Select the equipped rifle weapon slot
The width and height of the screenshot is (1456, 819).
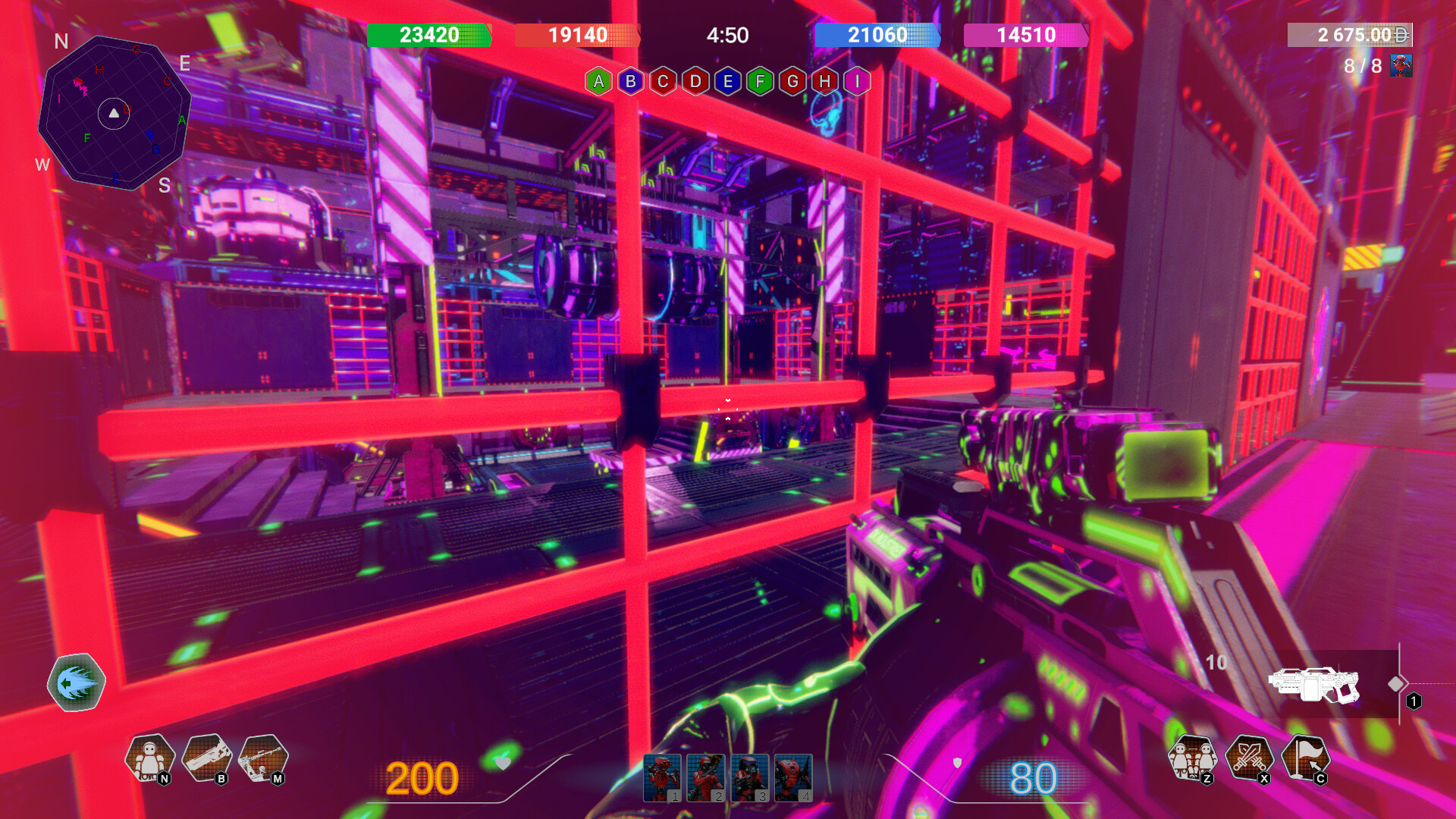tap(1315, 684)
